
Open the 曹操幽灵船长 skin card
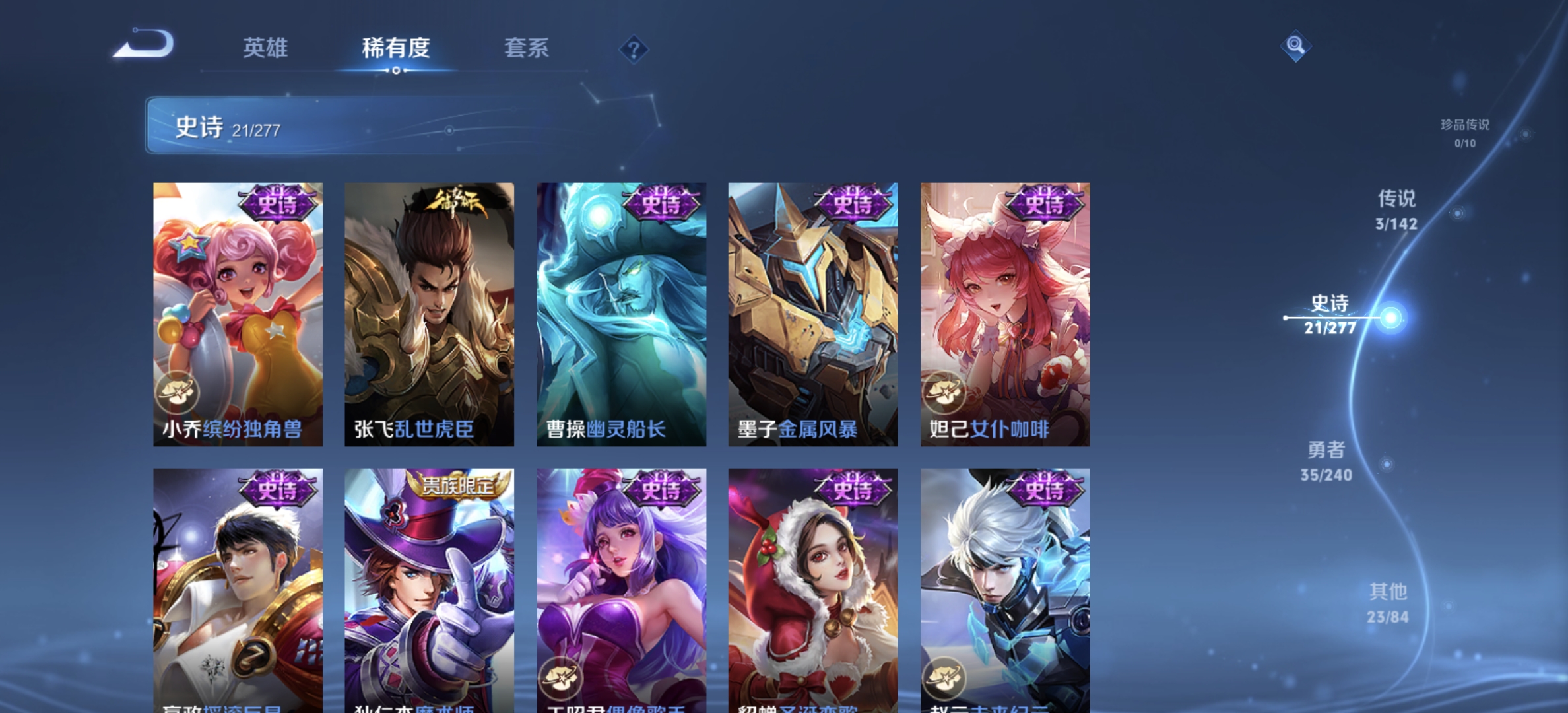coord(622,310)
